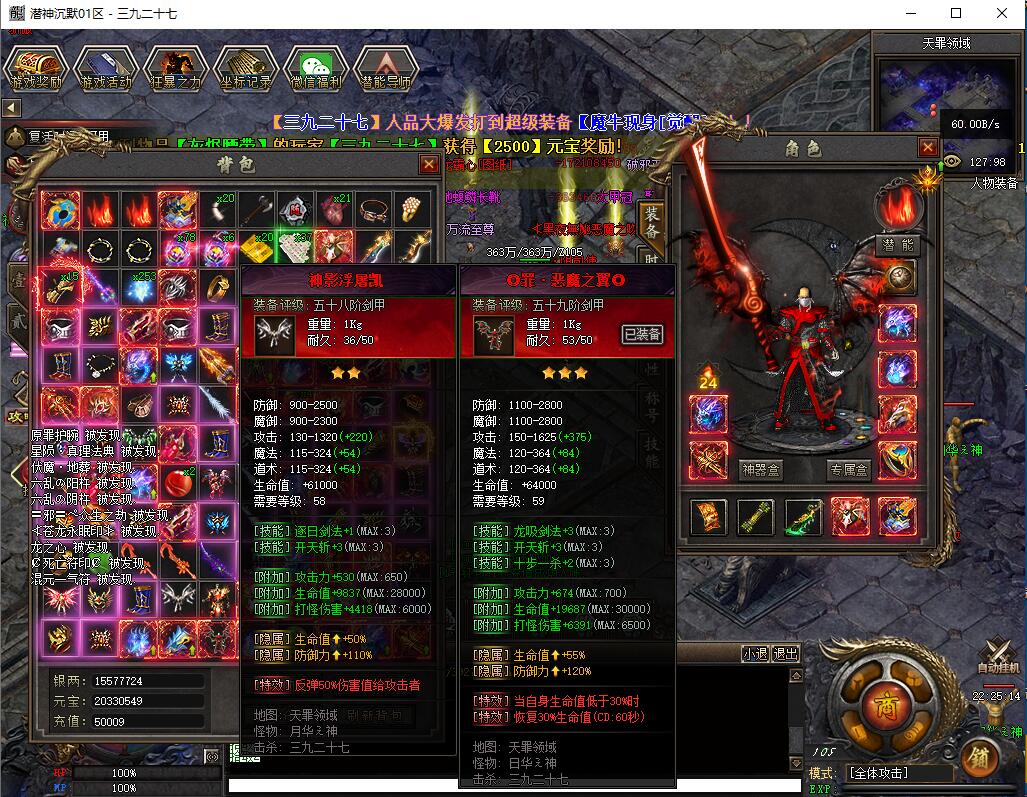Close the 背包 backpack window
Viewport: 1027px width, 797px height.
click(429, 164)
